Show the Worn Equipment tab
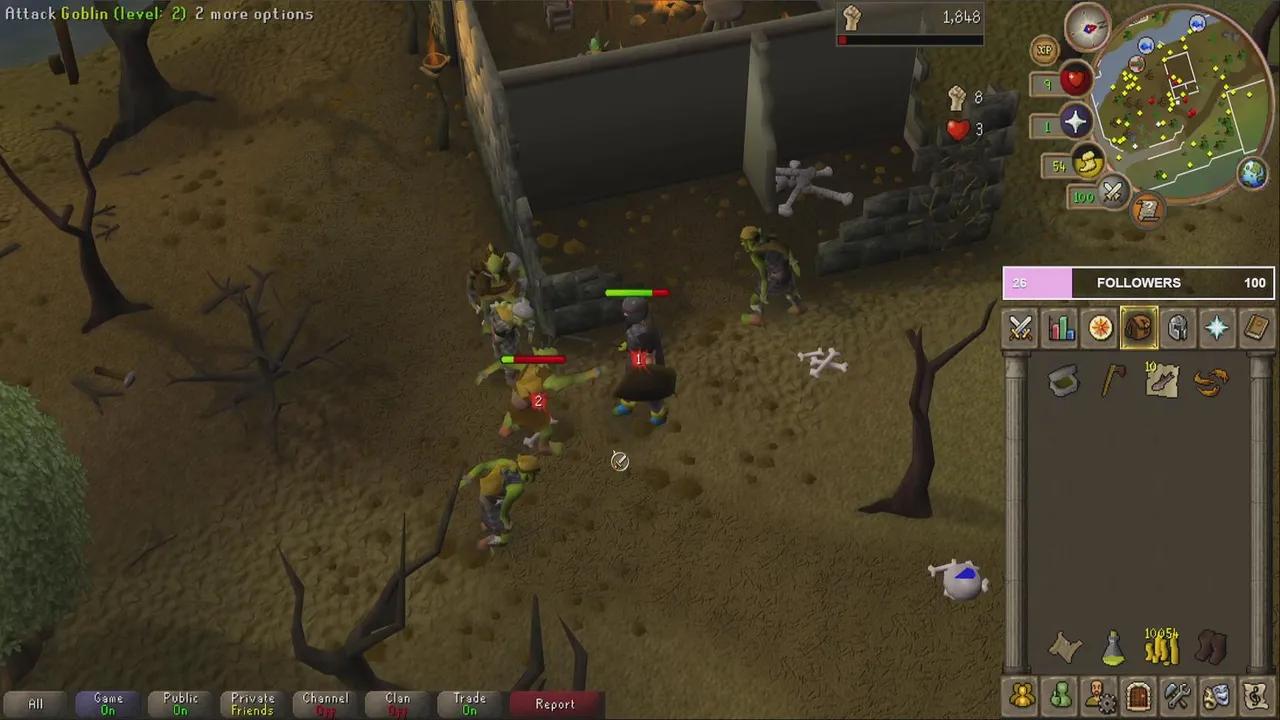The height and width of the screenshot is (720, 1280). [x=1178, y=328]
